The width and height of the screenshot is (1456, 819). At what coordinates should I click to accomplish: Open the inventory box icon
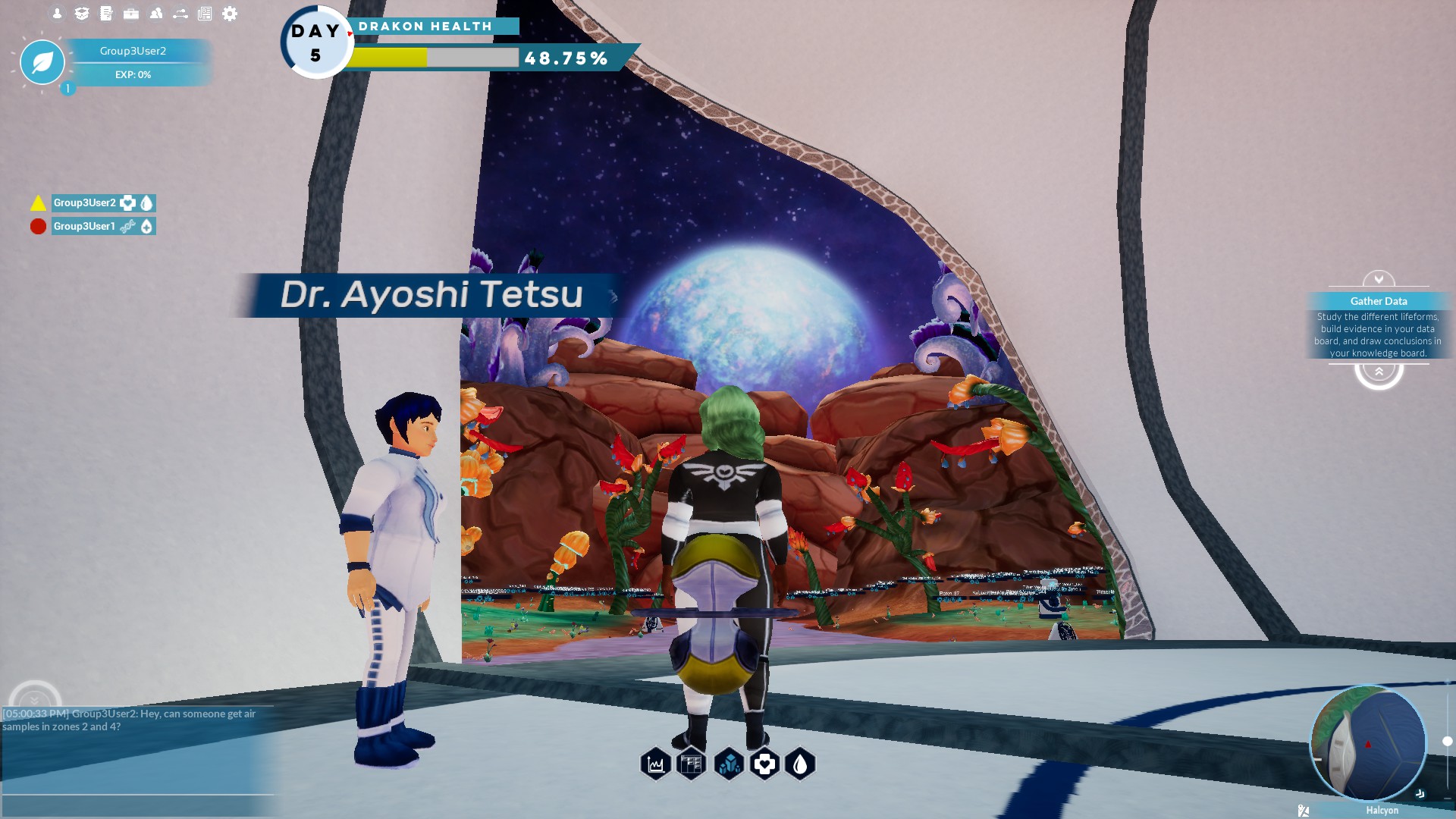(82, 14)
